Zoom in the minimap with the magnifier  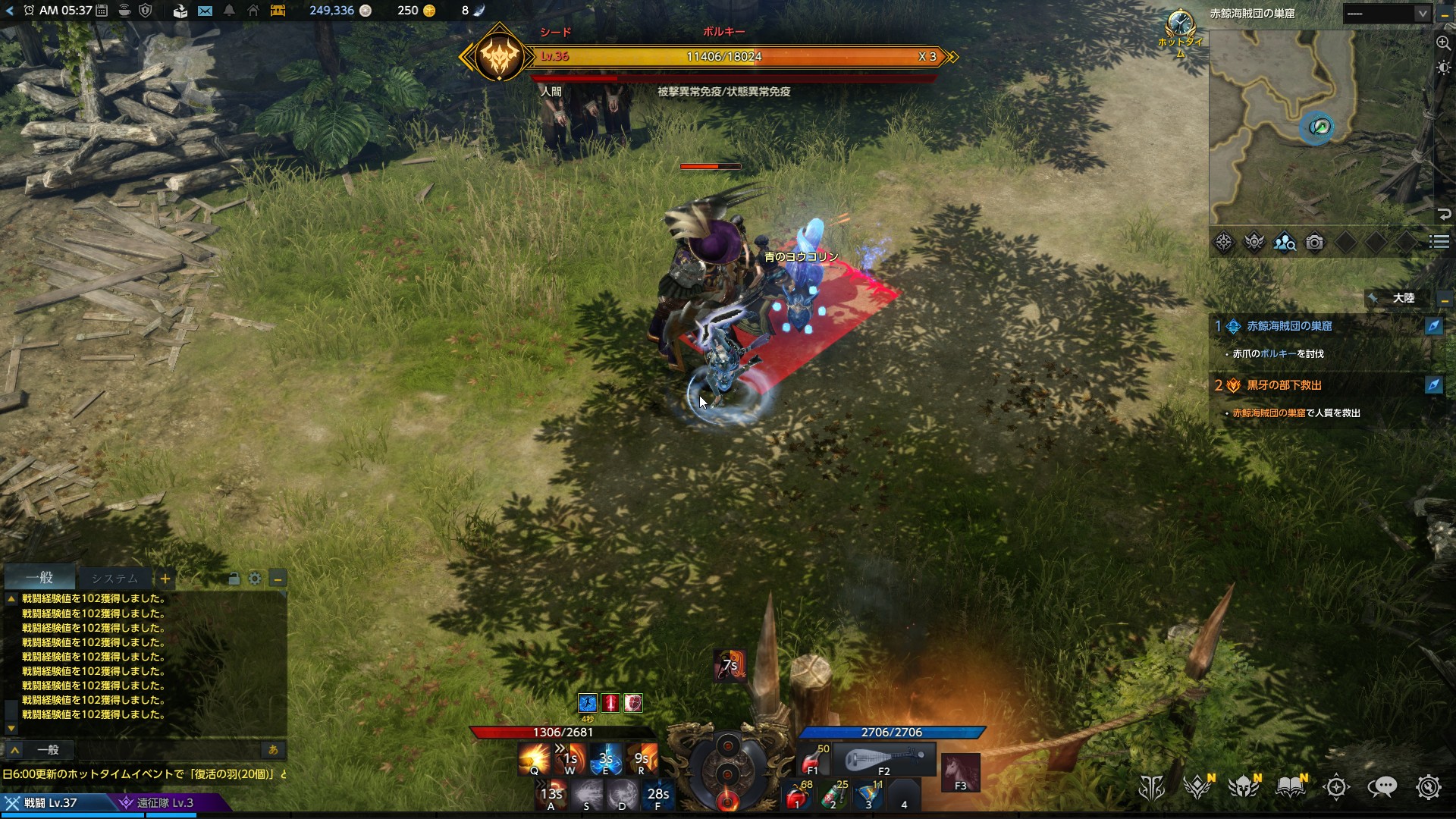tap(1443, 43)
